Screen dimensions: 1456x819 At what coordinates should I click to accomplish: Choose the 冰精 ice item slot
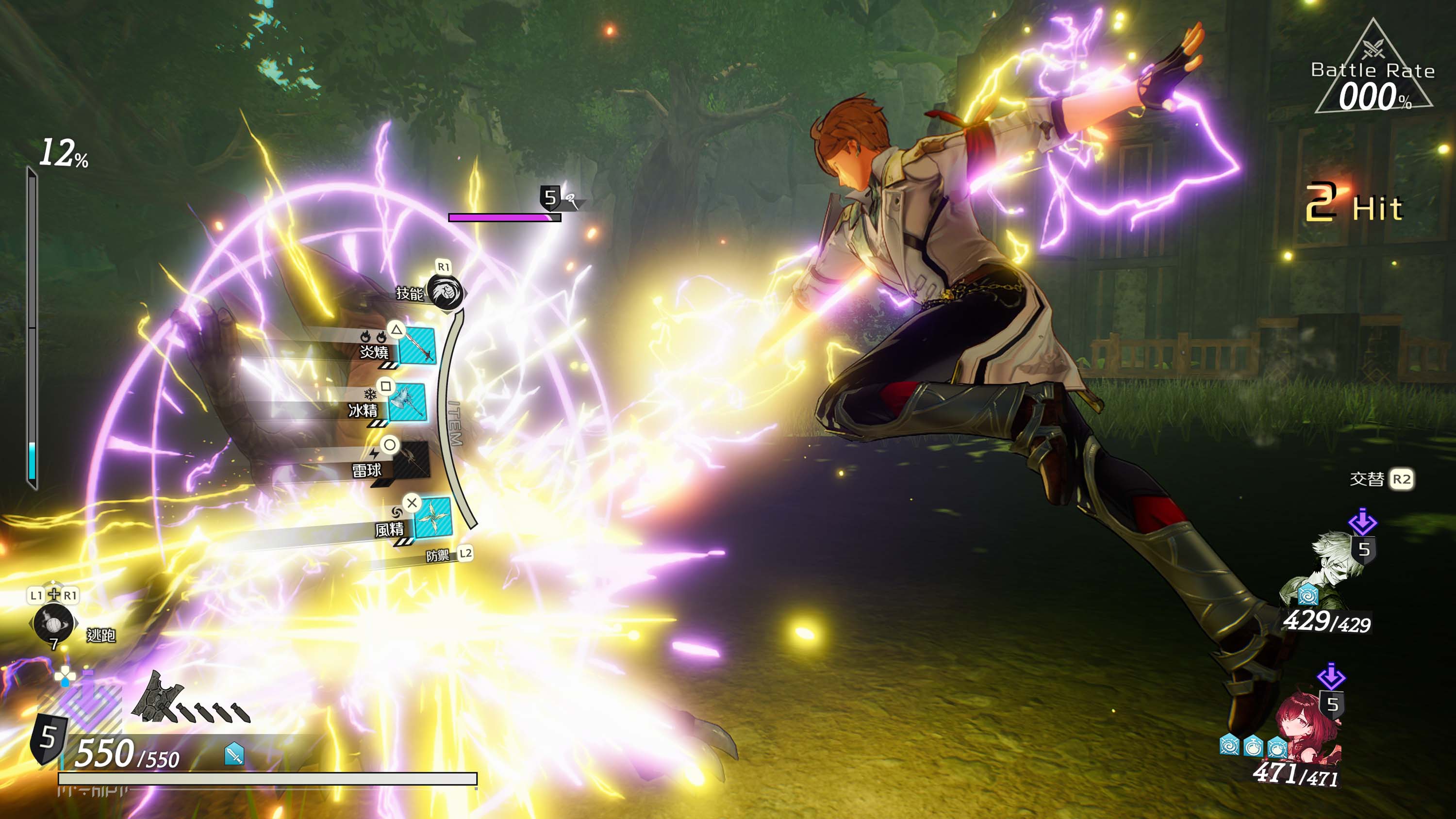tap(407, 402)
